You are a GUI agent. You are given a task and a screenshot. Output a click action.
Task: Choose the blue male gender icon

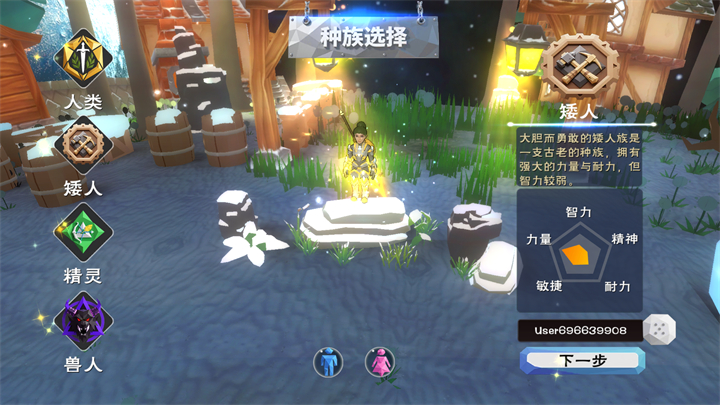click(328, 361)
